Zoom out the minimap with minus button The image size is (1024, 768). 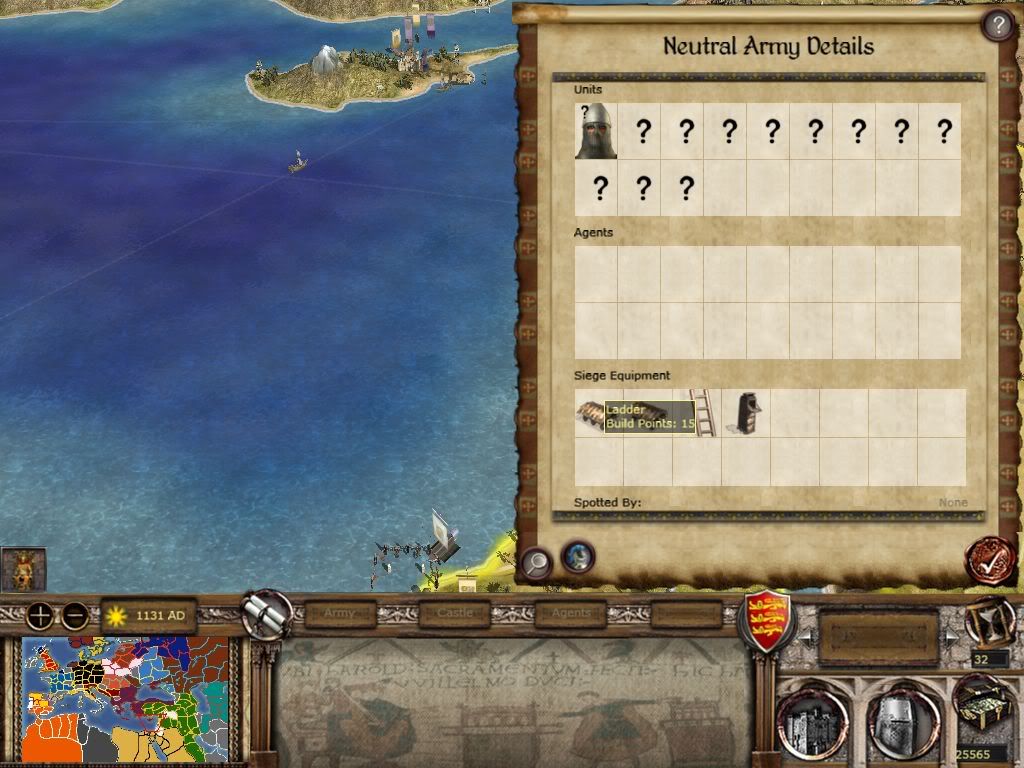tap(75, 616)
